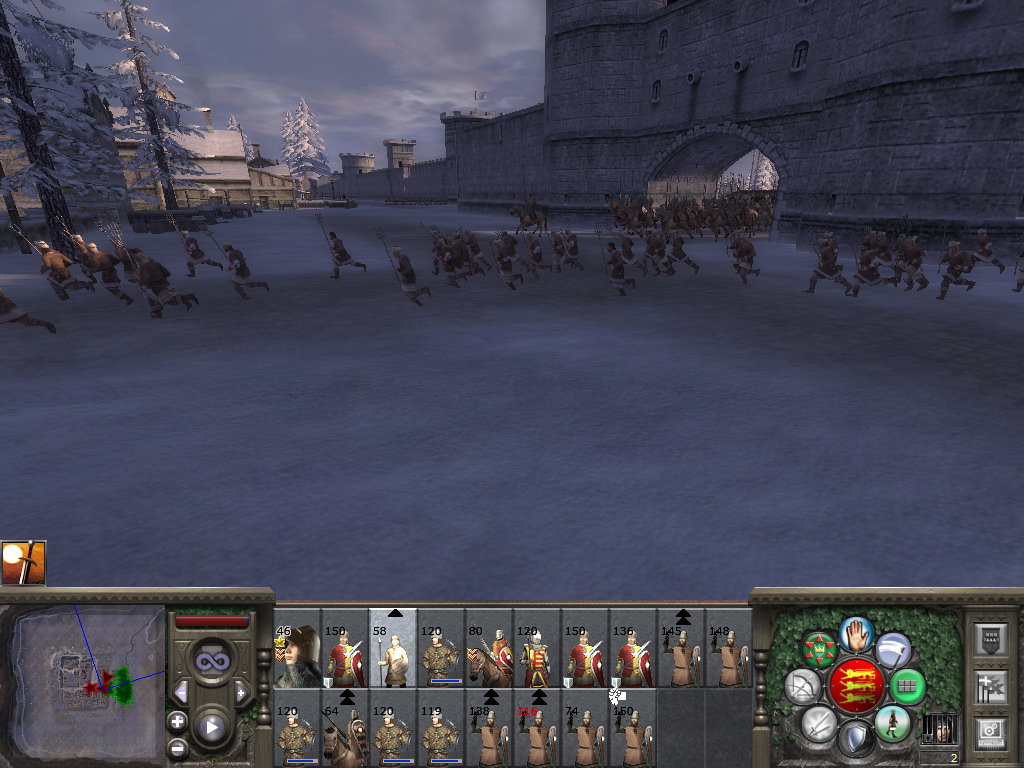
Task: Order withdrawal with the white flag button
Action: point(894,650)
